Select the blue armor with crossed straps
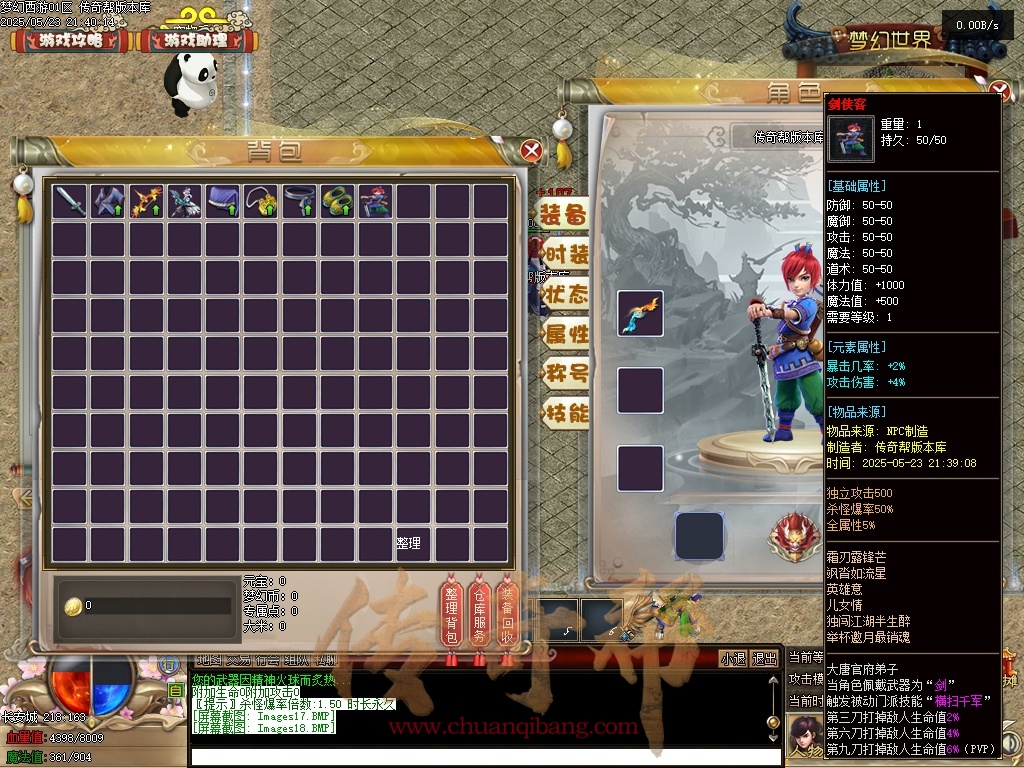Viewport: 1024px width, 768px height. pyautogui.click(x=109, y=202)
